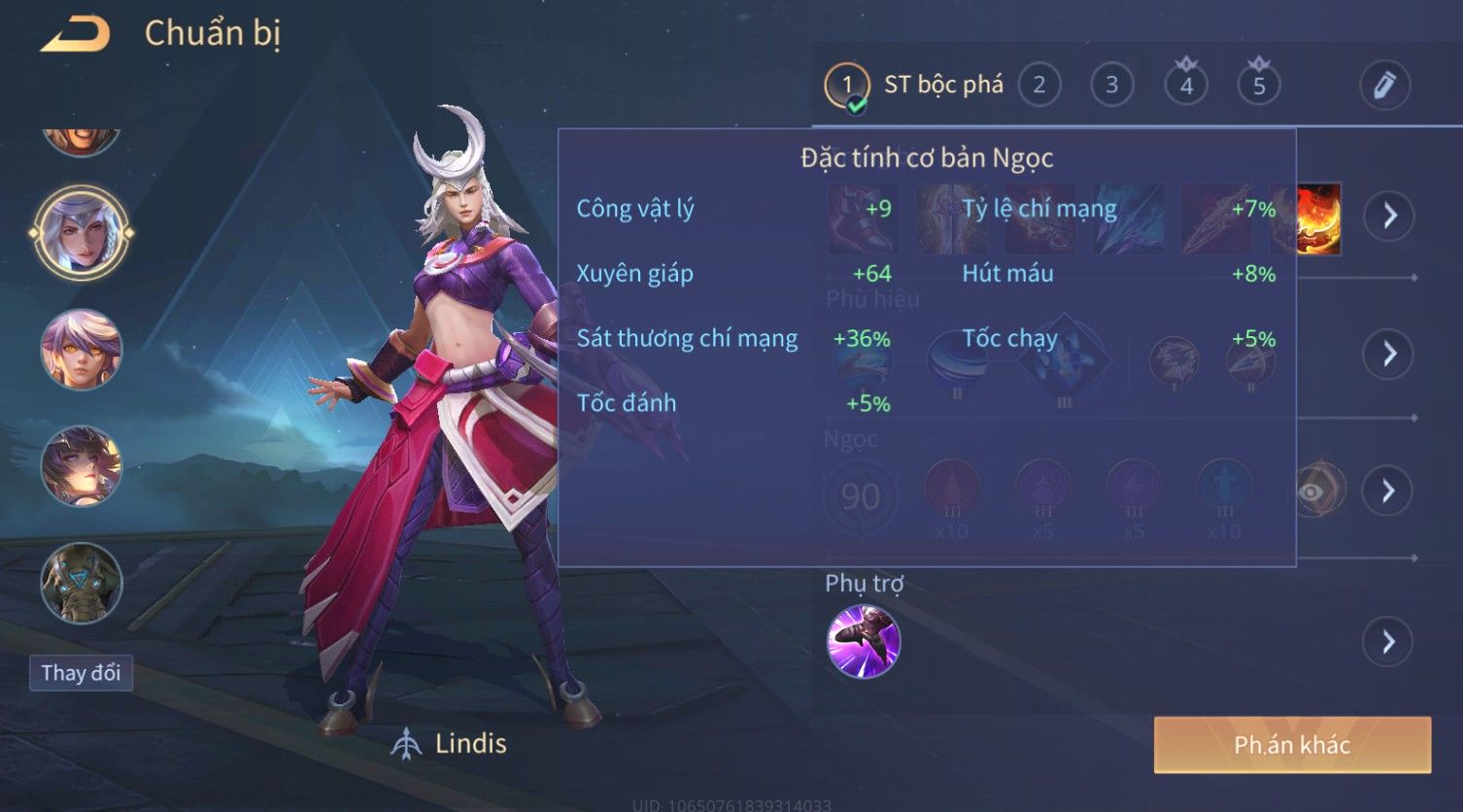
Task: Toggle the eye icon in Ngọc row
Action: coord(1311,491)
